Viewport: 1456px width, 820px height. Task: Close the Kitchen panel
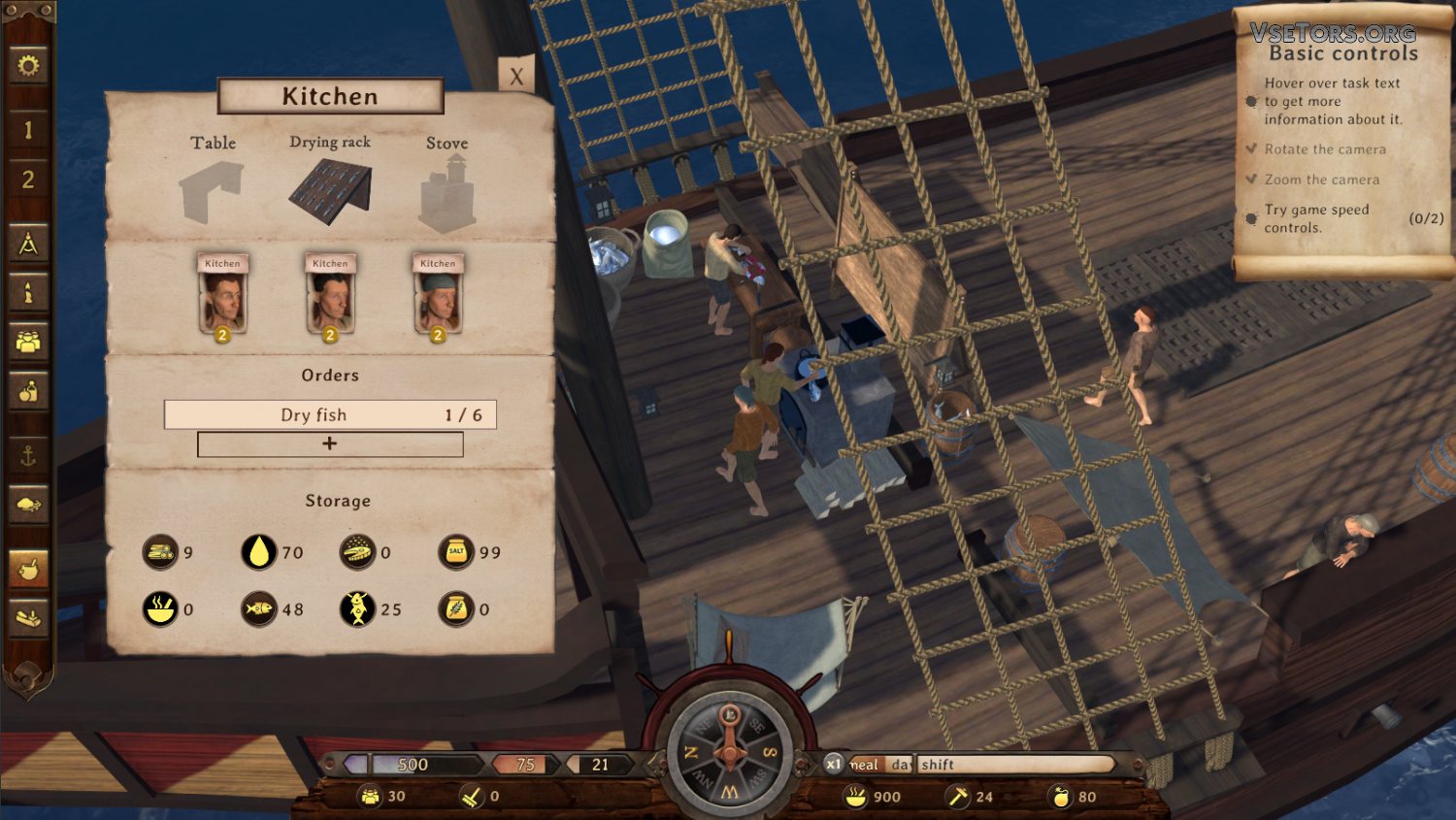tap(516, 77)
